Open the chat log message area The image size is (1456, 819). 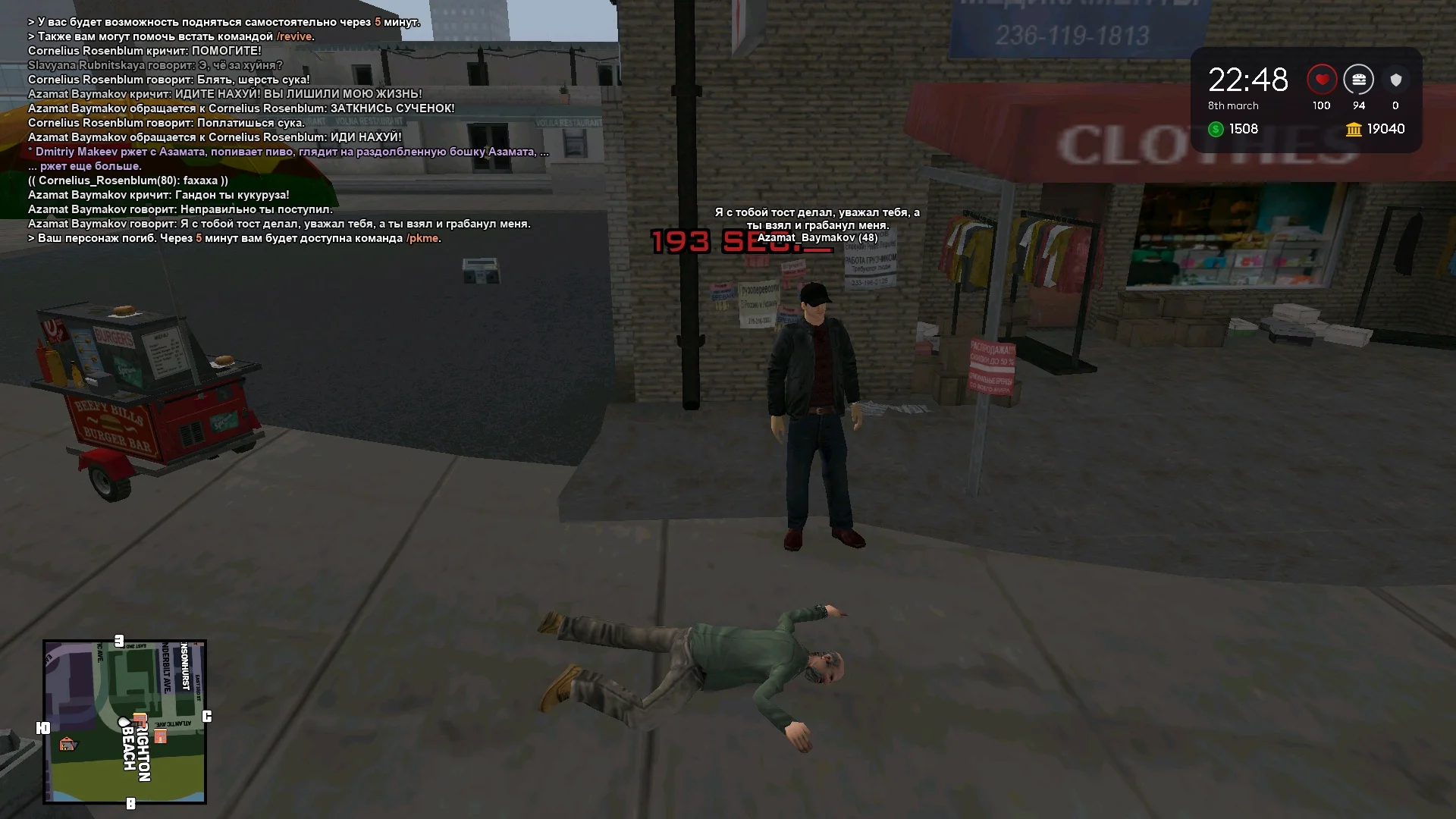pos(281,130)
